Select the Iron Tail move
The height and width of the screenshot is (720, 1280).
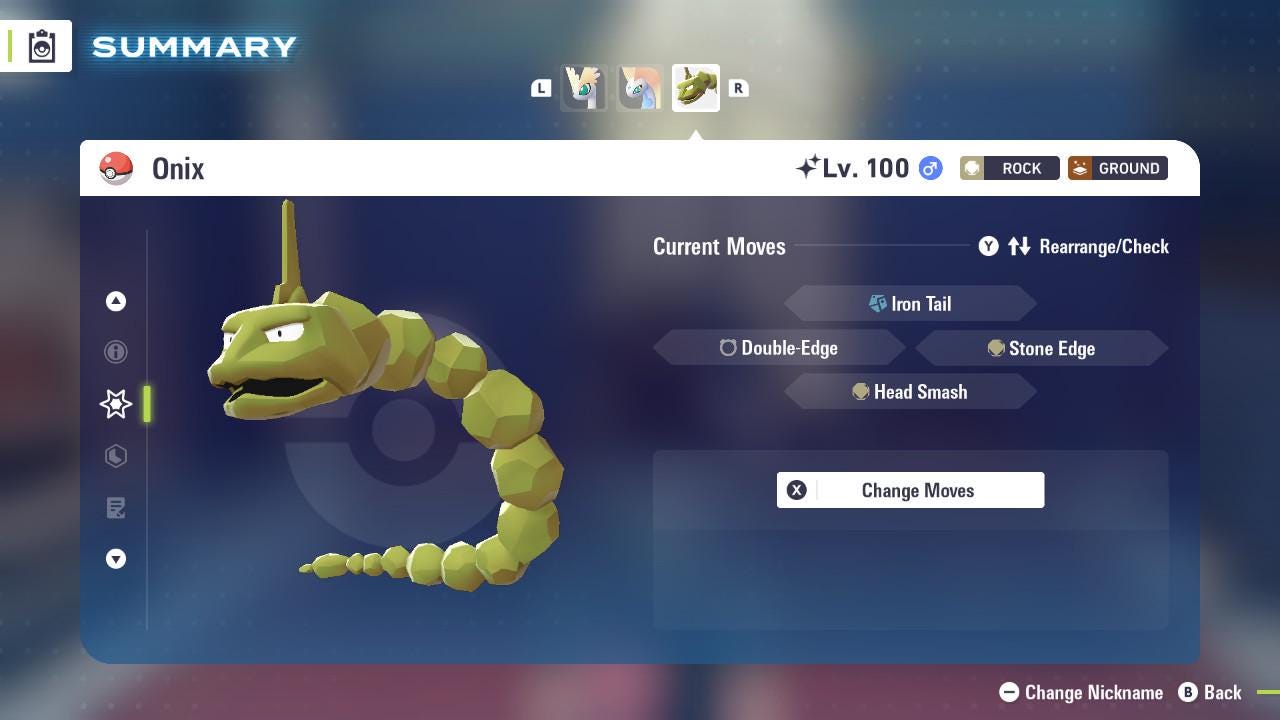pyautogui.click(x=910, y=303)
